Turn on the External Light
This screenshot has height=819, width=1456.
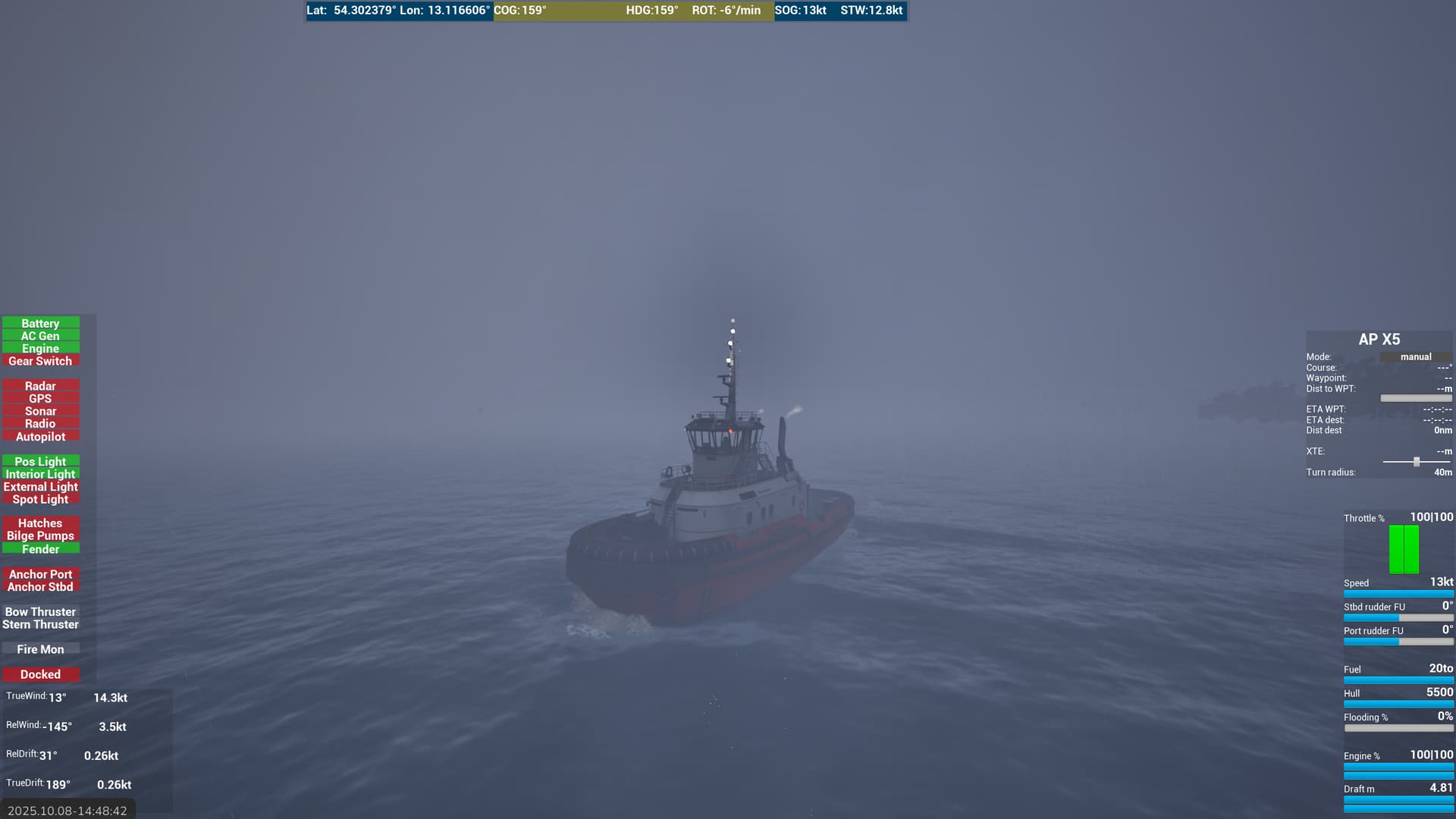click(40, 487)
